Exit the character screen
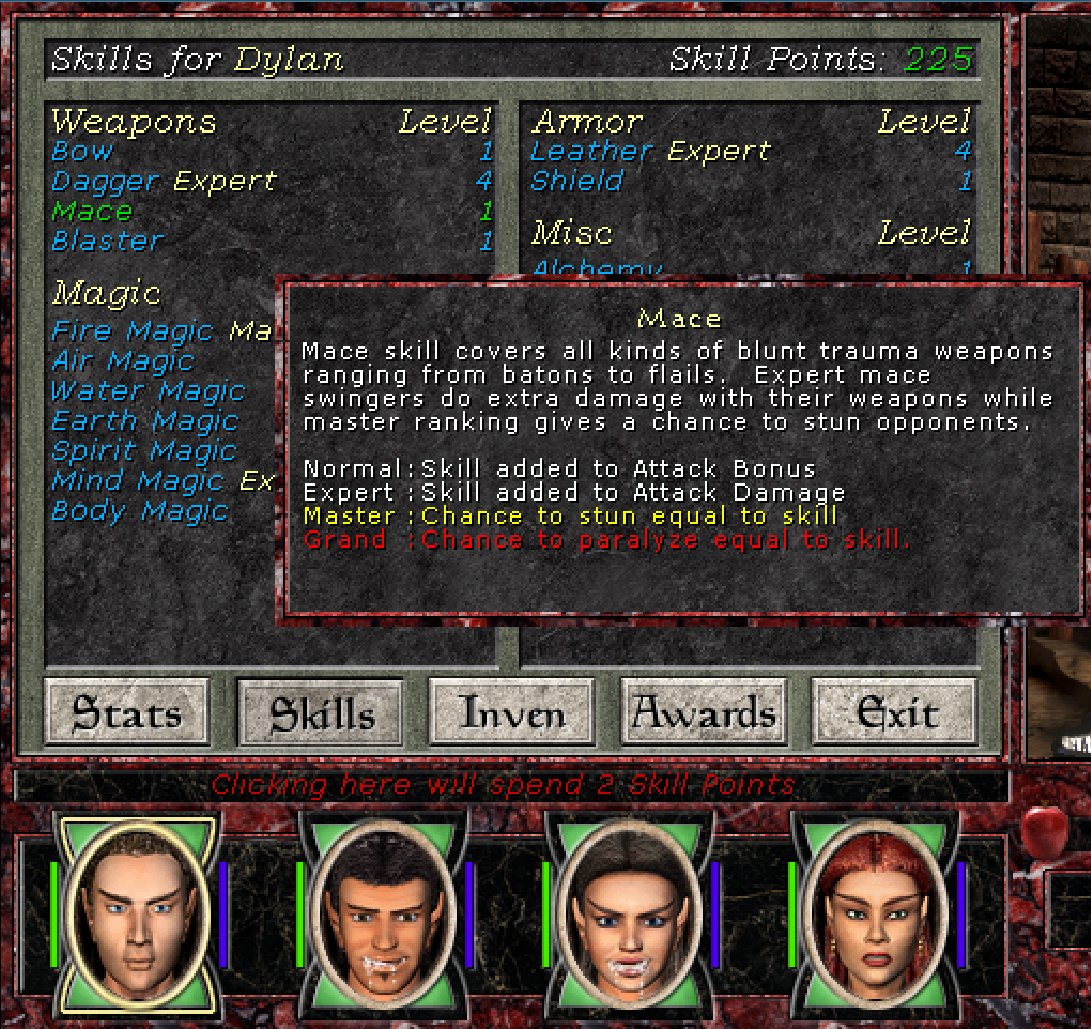Viewport: 1091px width, 1029px height. 896,713
